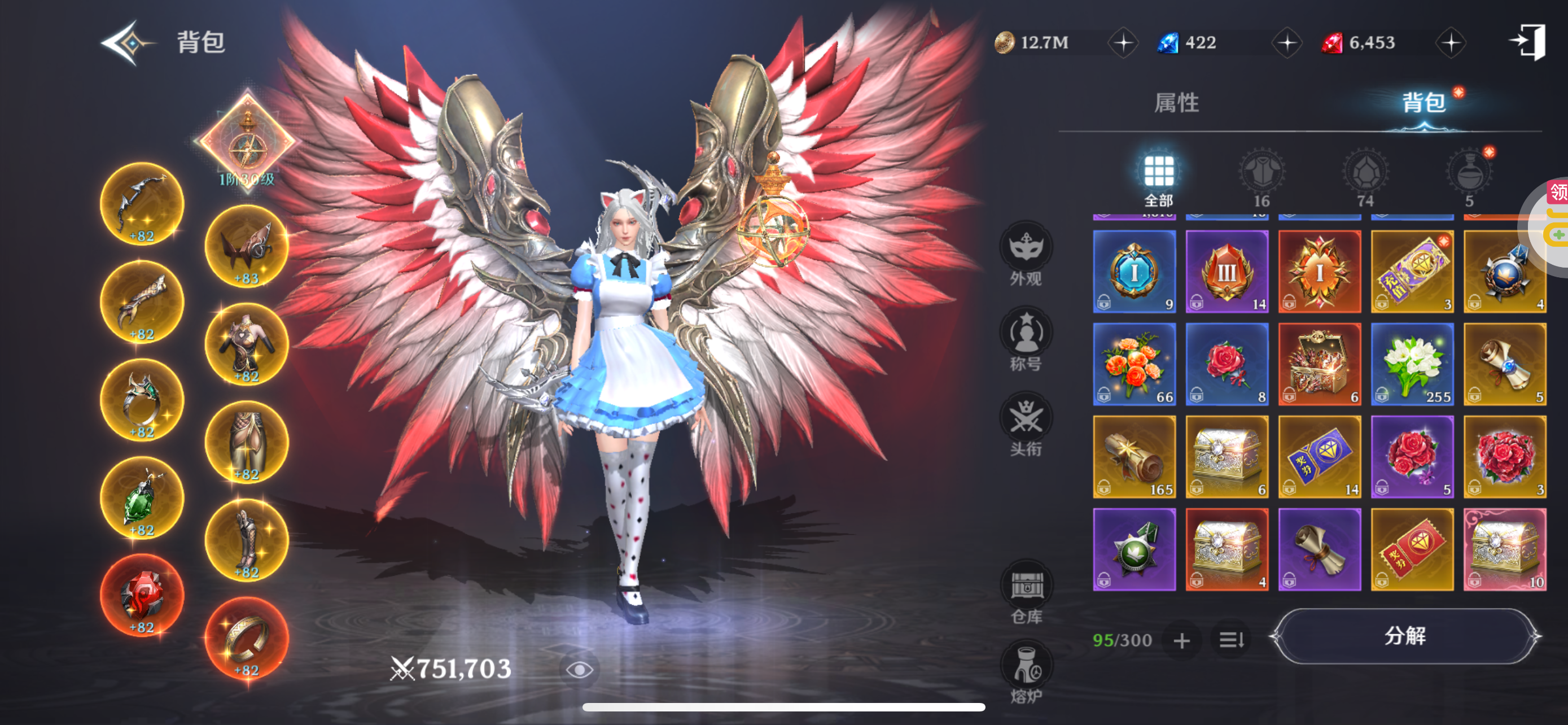Add more gold coins with plus button
Screen dimensions: 1568x725
1123,43
